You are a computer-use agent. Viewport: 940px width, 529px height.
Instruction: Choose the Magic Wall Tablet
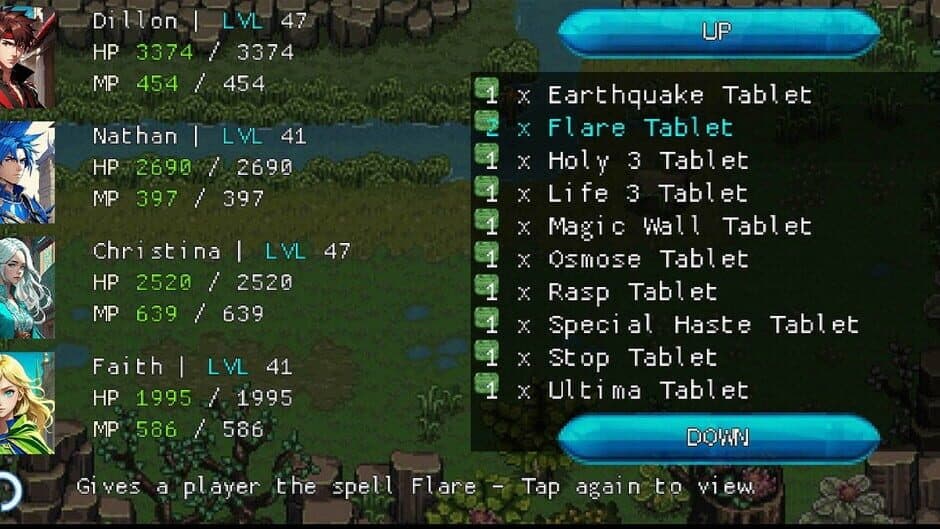[679, 226]
